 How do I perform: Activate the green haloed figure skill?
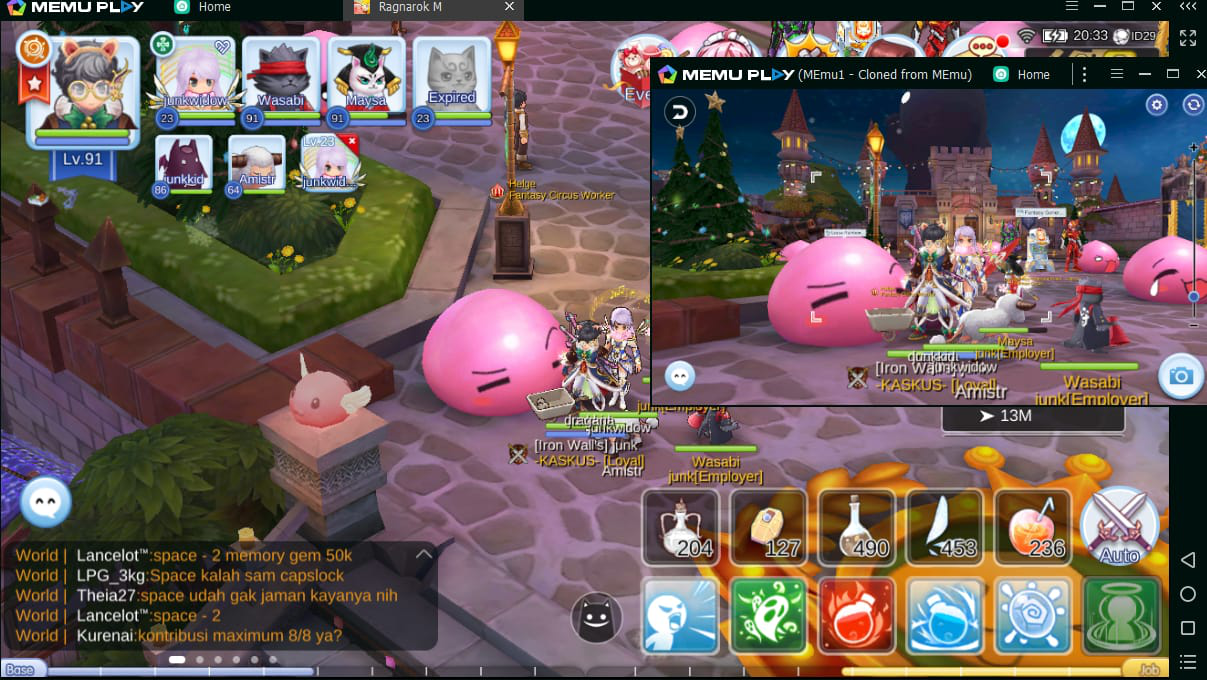[1120, 615]
